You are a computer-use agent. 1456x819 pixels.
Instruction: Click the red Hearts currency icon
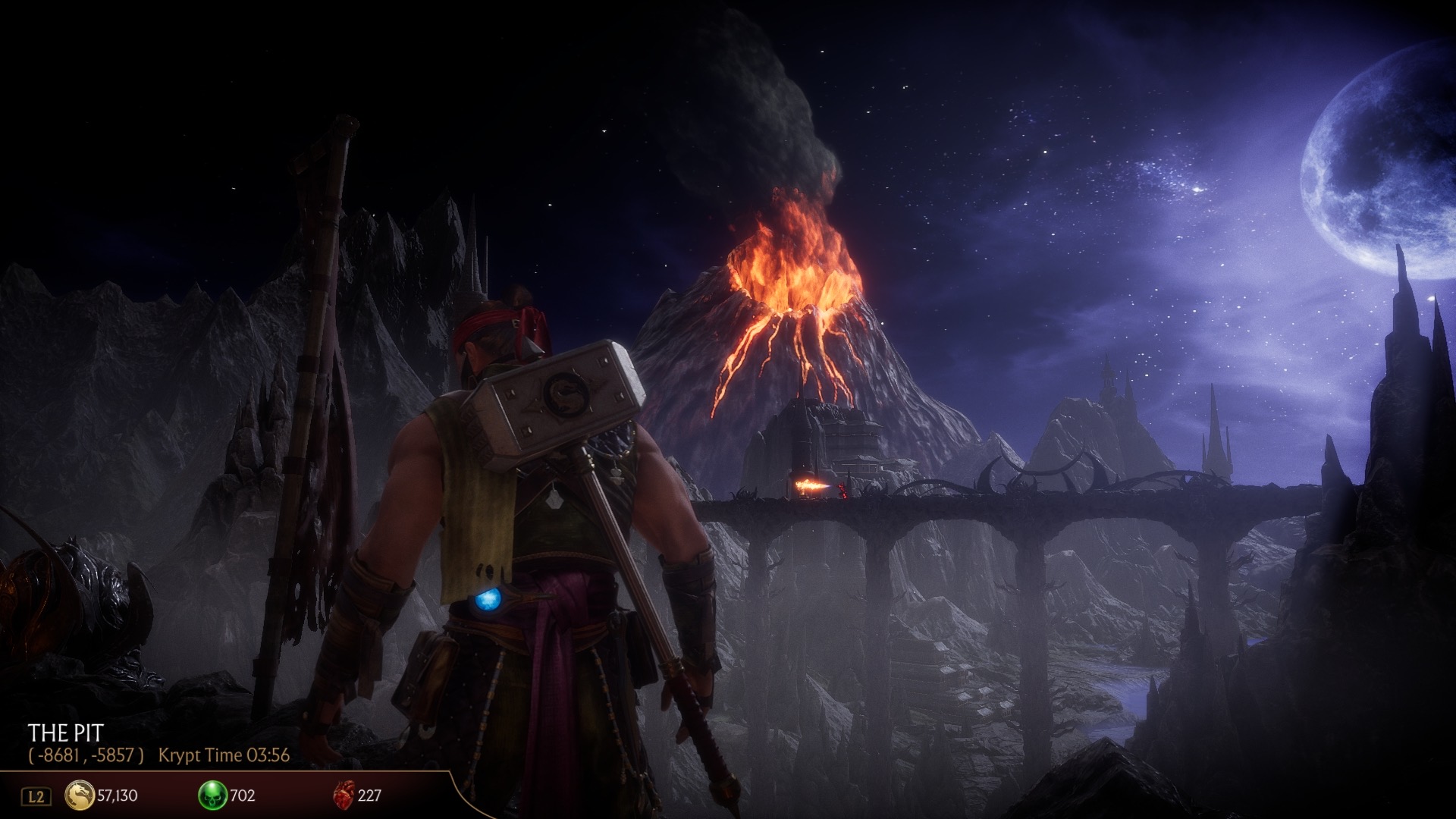[x=344, y=795]
